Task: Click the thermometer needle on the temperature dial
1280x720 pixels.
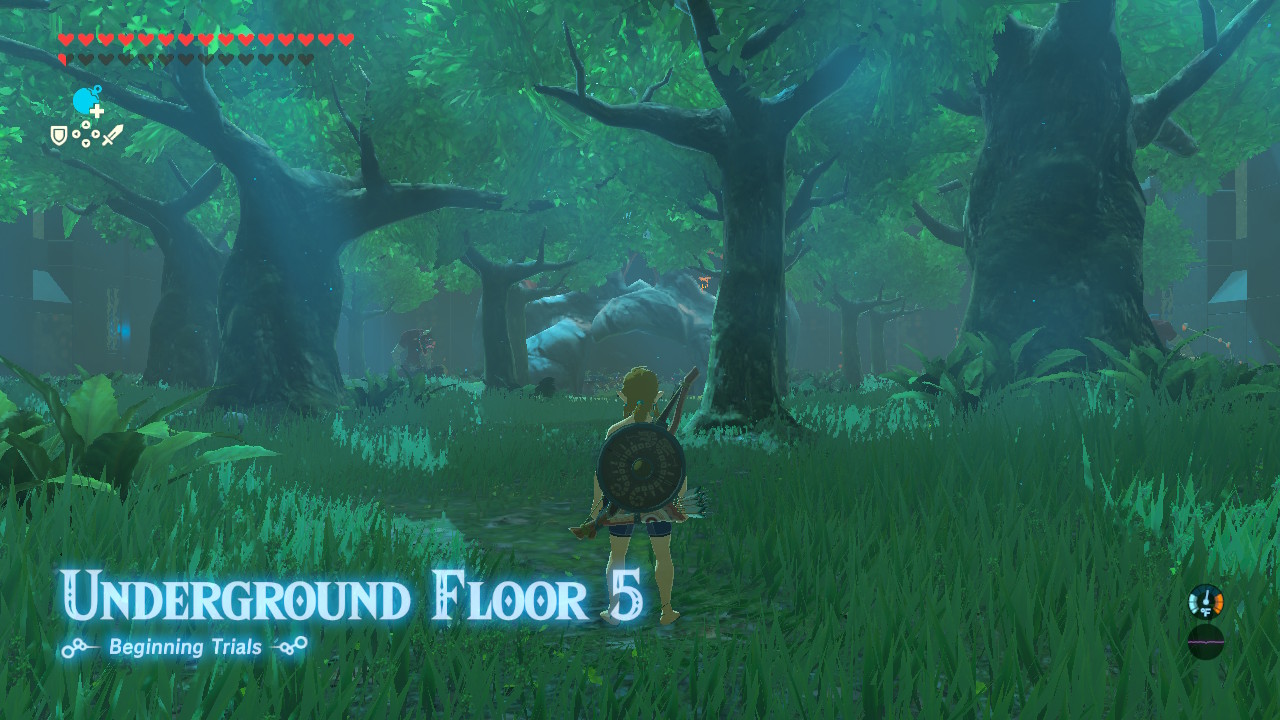Action: tap(1207, 596)
